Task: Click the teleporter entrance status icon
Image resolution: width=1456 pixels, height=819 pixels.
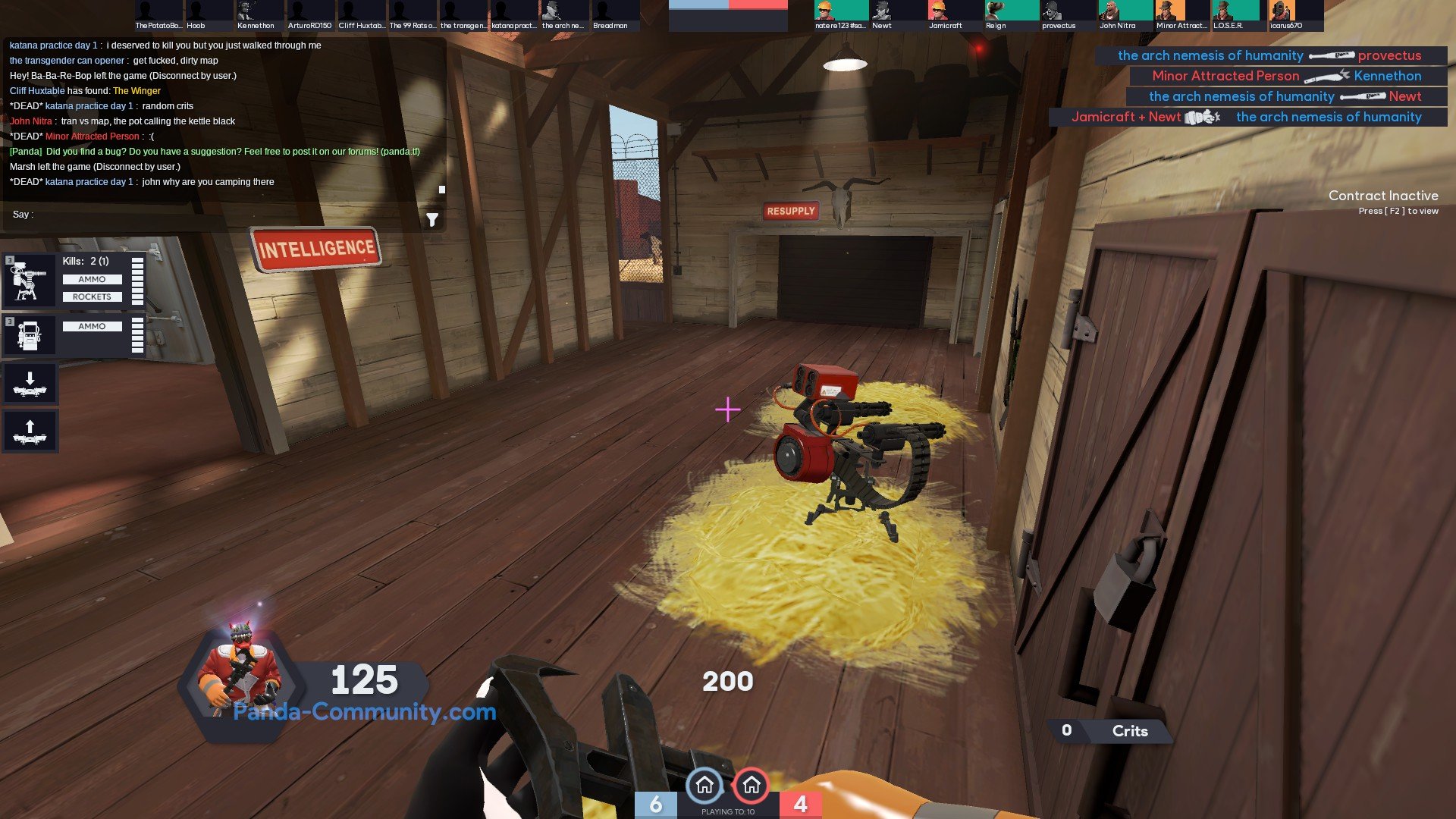Action: pyautogui.click(x=30, y=384)
